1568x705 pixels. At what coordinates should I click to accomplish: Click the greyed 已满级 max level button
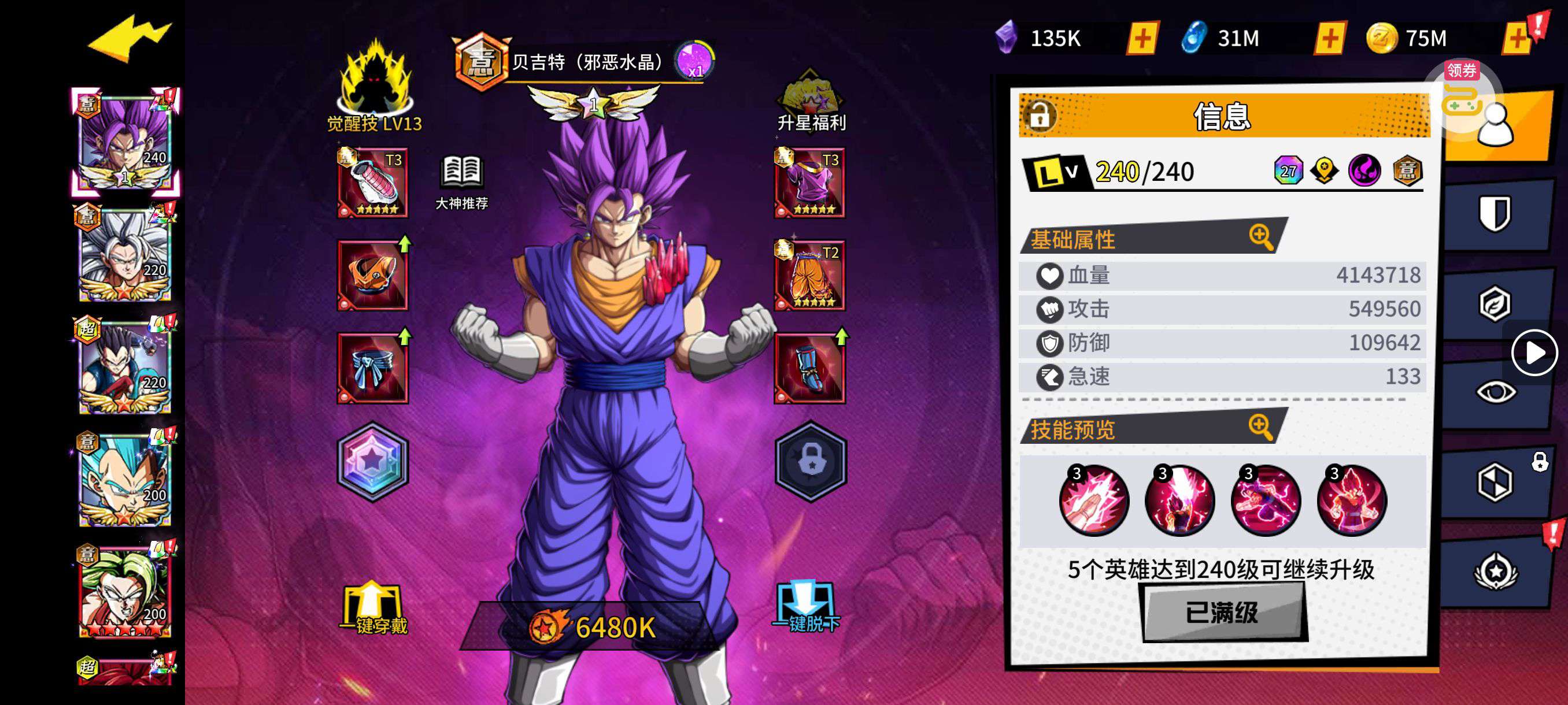point(1222,612)
